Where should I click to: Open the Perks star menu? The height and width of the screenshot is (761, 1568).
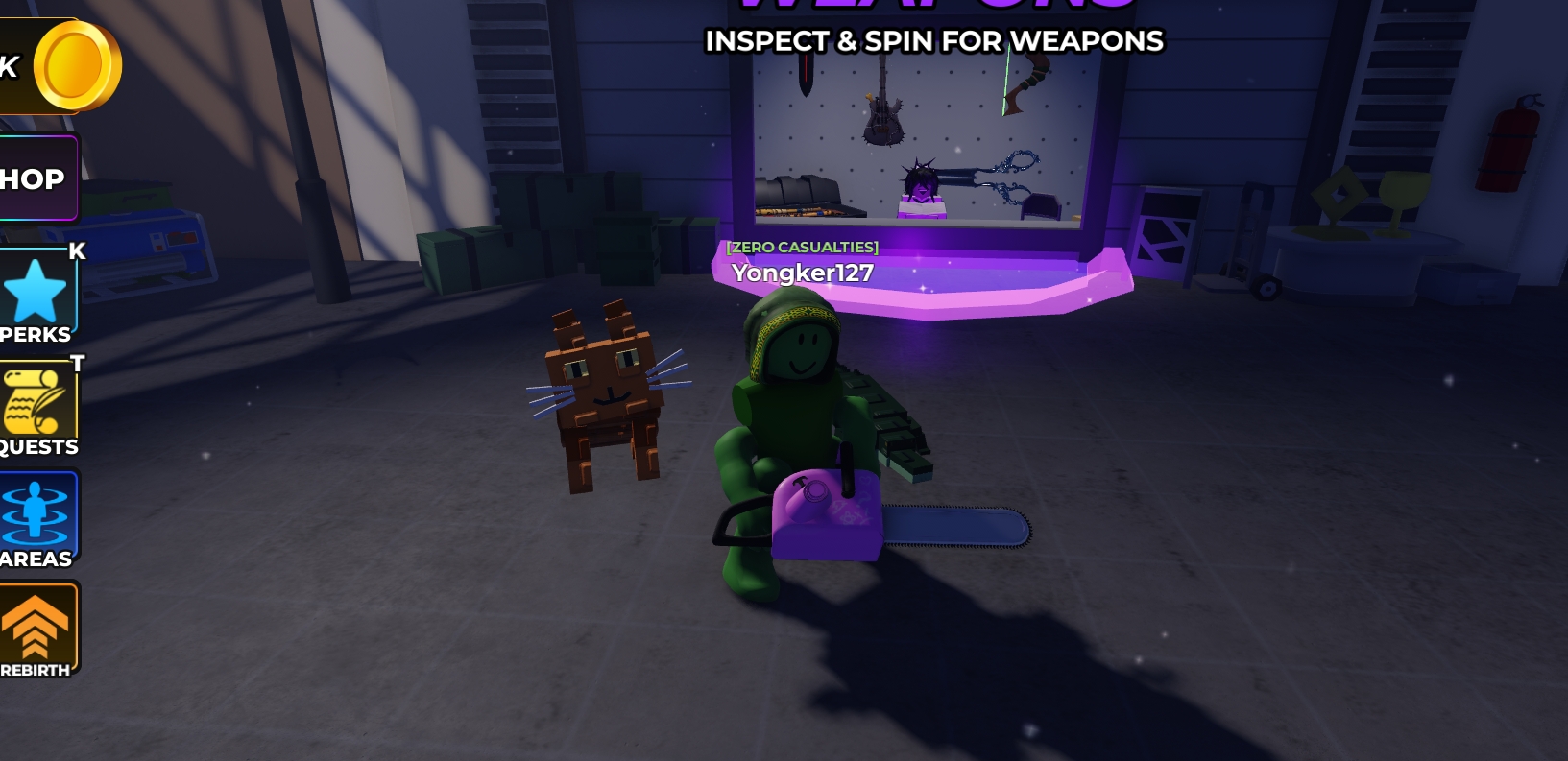(x=36, y=294)
